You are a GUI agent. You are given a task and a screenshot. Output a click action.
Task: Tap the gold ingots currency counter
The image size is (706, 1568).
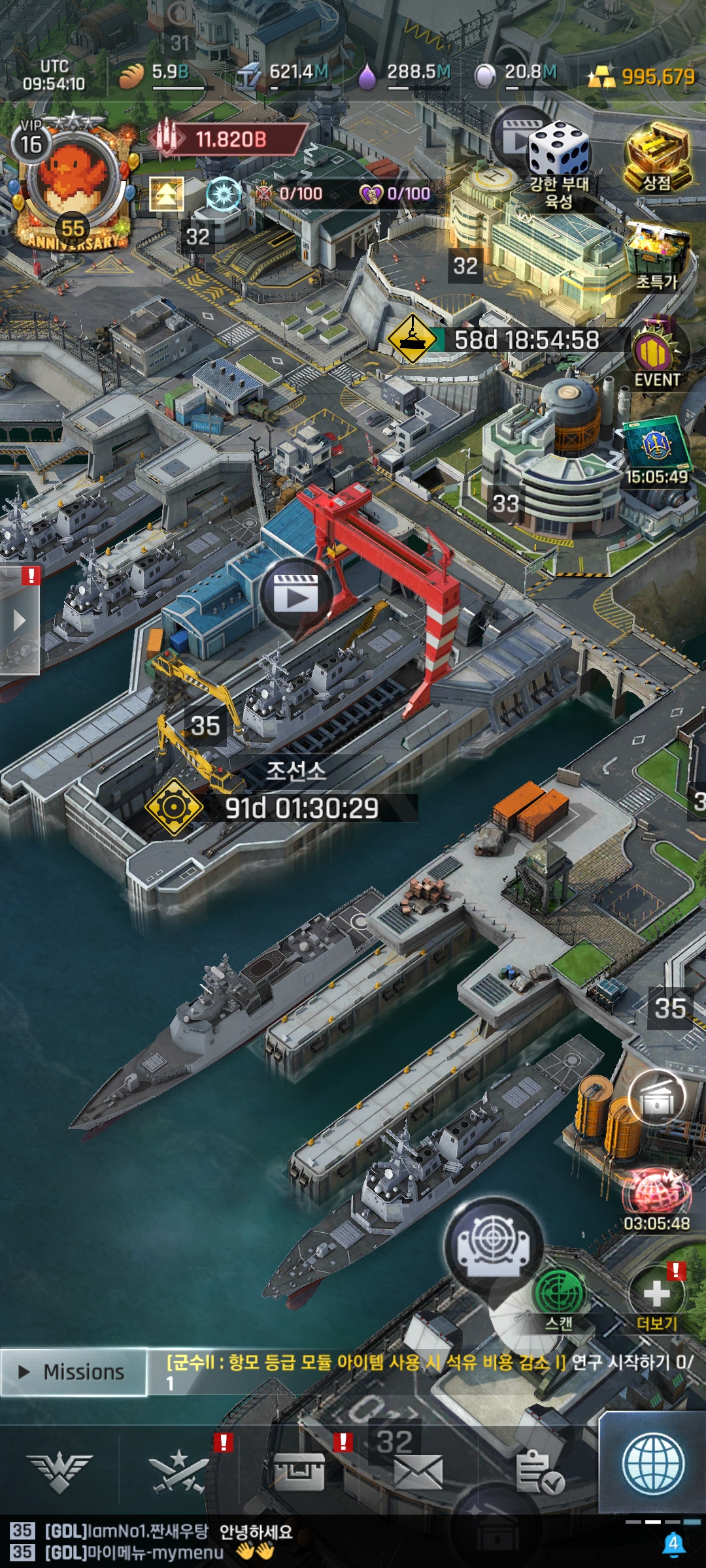coord(641,77)
